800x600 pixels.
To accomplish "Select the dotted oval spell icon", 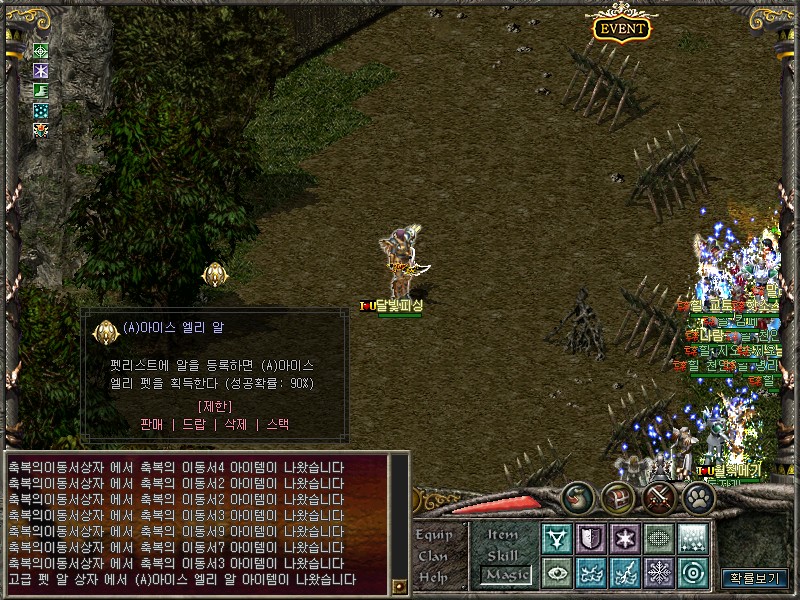I will click(659, 538).
